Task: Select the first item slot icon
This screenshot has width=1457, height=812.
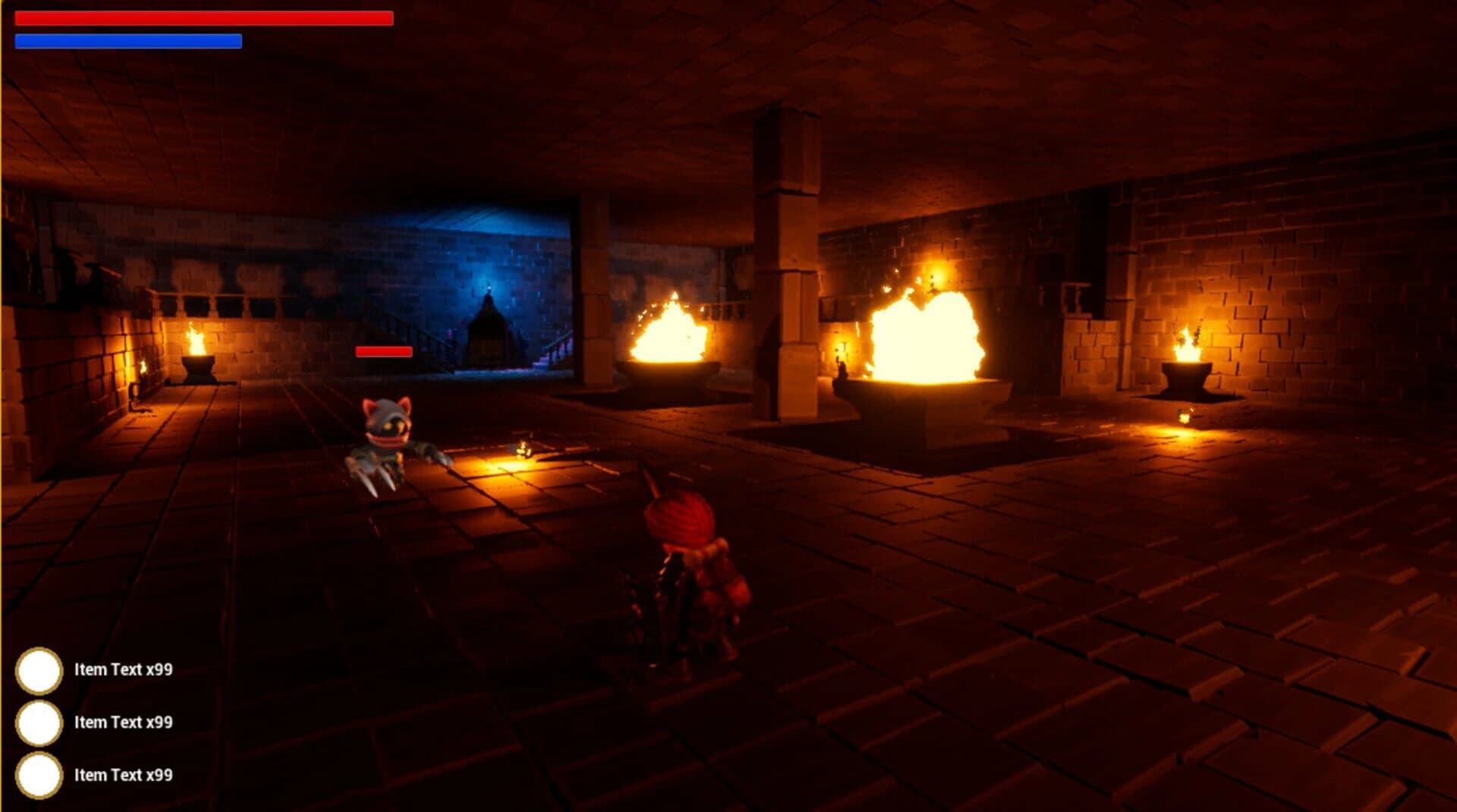Action: [39, 671]
